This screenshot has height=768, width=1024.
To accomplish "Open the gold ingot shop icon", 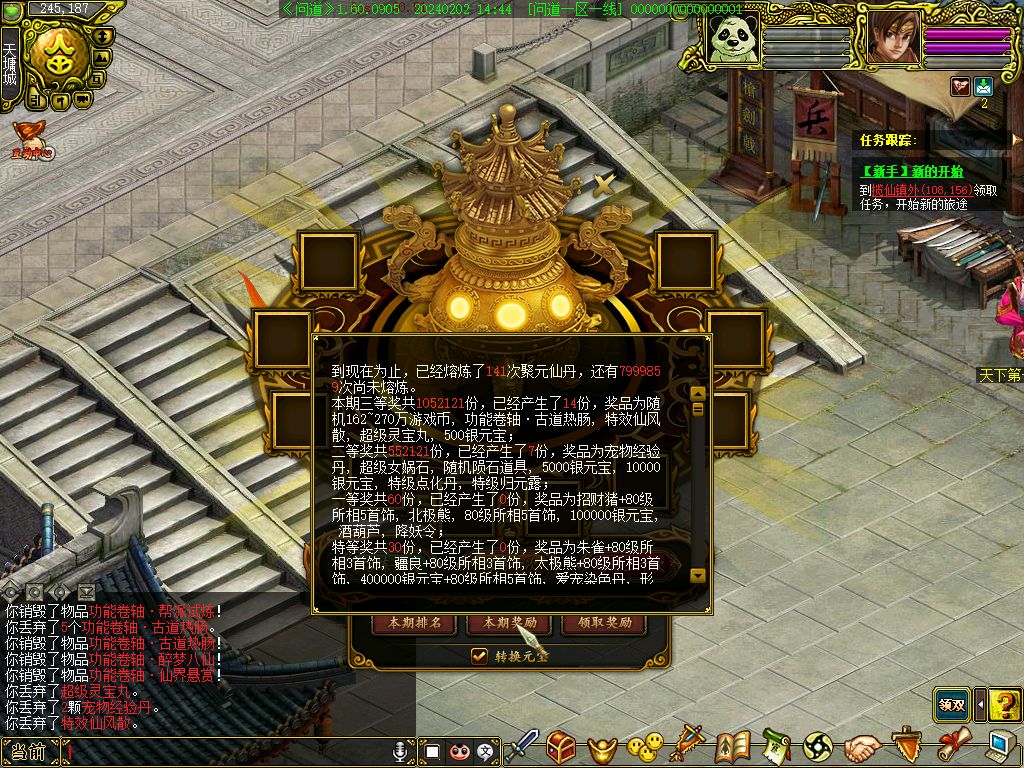I will (x=601, y=747).
